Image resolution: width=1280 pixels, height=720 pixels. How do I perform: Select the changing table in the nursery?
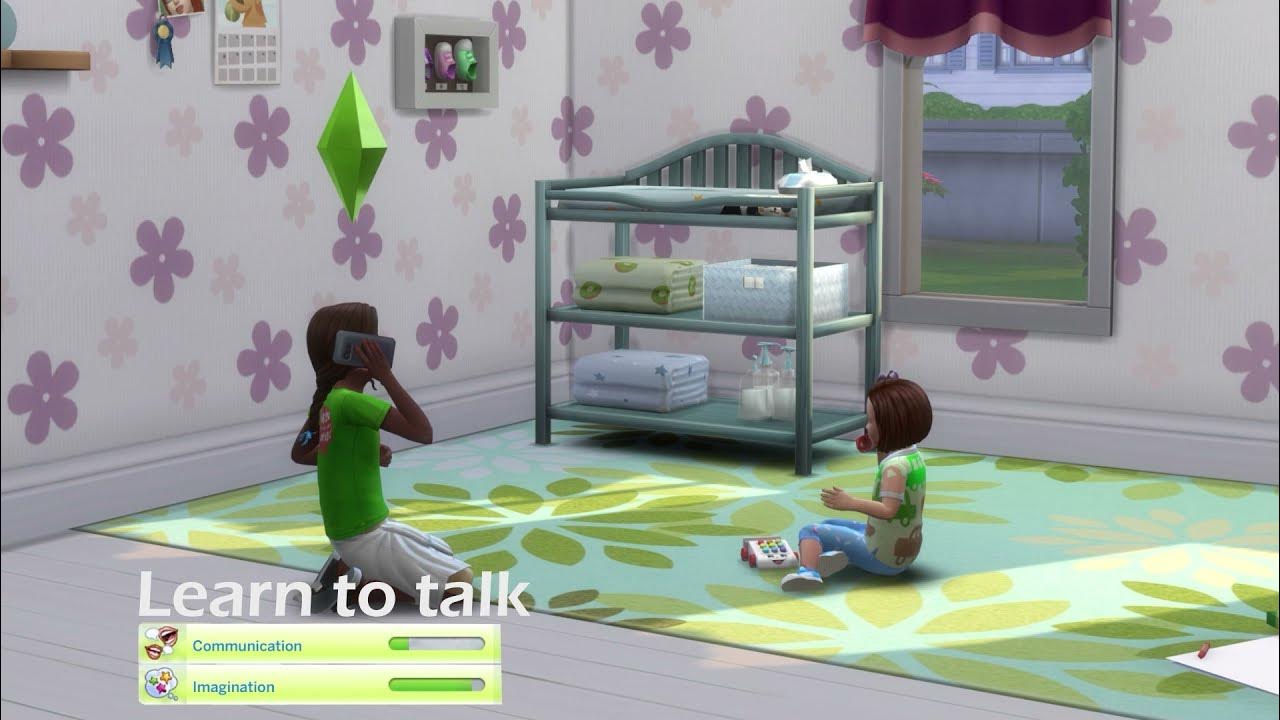coord(700,300)
